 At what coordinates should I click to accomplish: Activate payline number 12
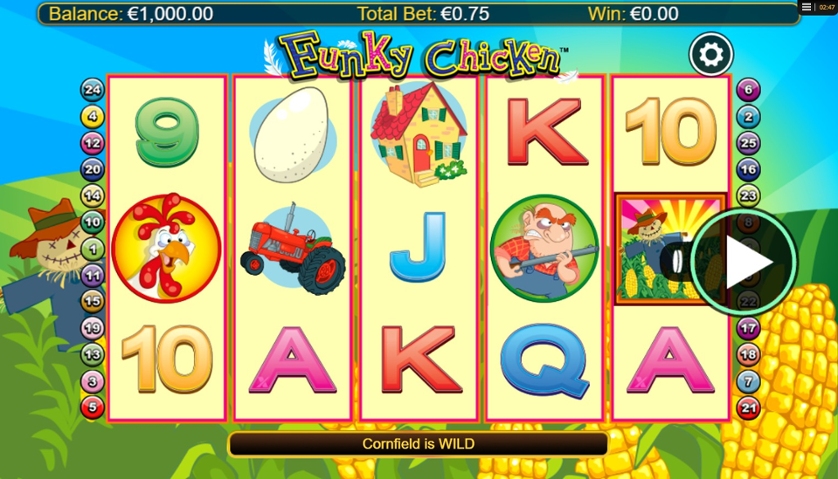click(x=93, y=143)
